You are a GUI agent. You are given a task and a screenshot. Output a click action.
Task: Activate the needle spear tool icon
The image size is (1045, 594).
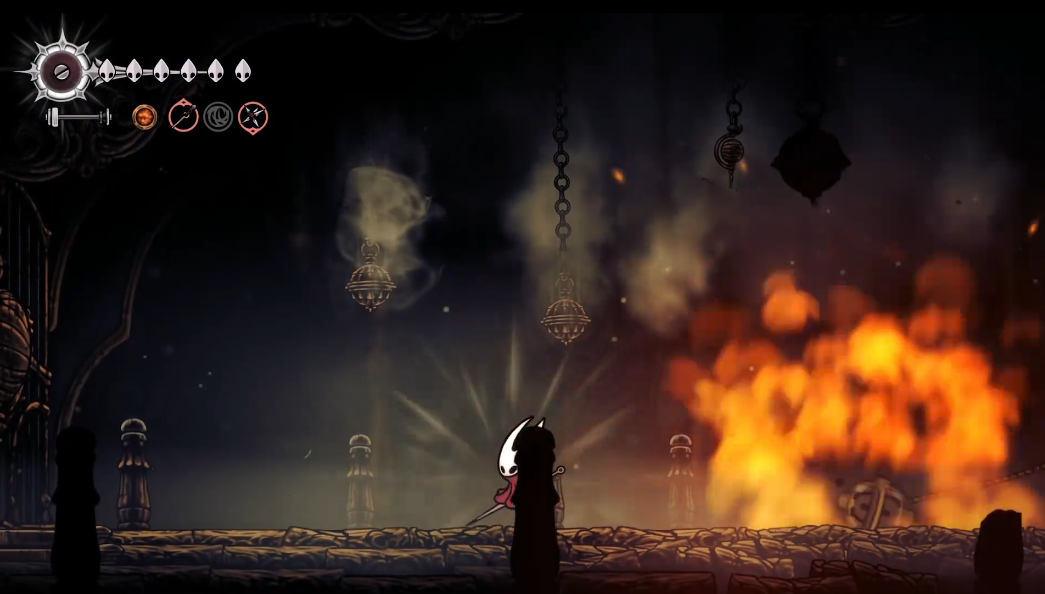183,117
